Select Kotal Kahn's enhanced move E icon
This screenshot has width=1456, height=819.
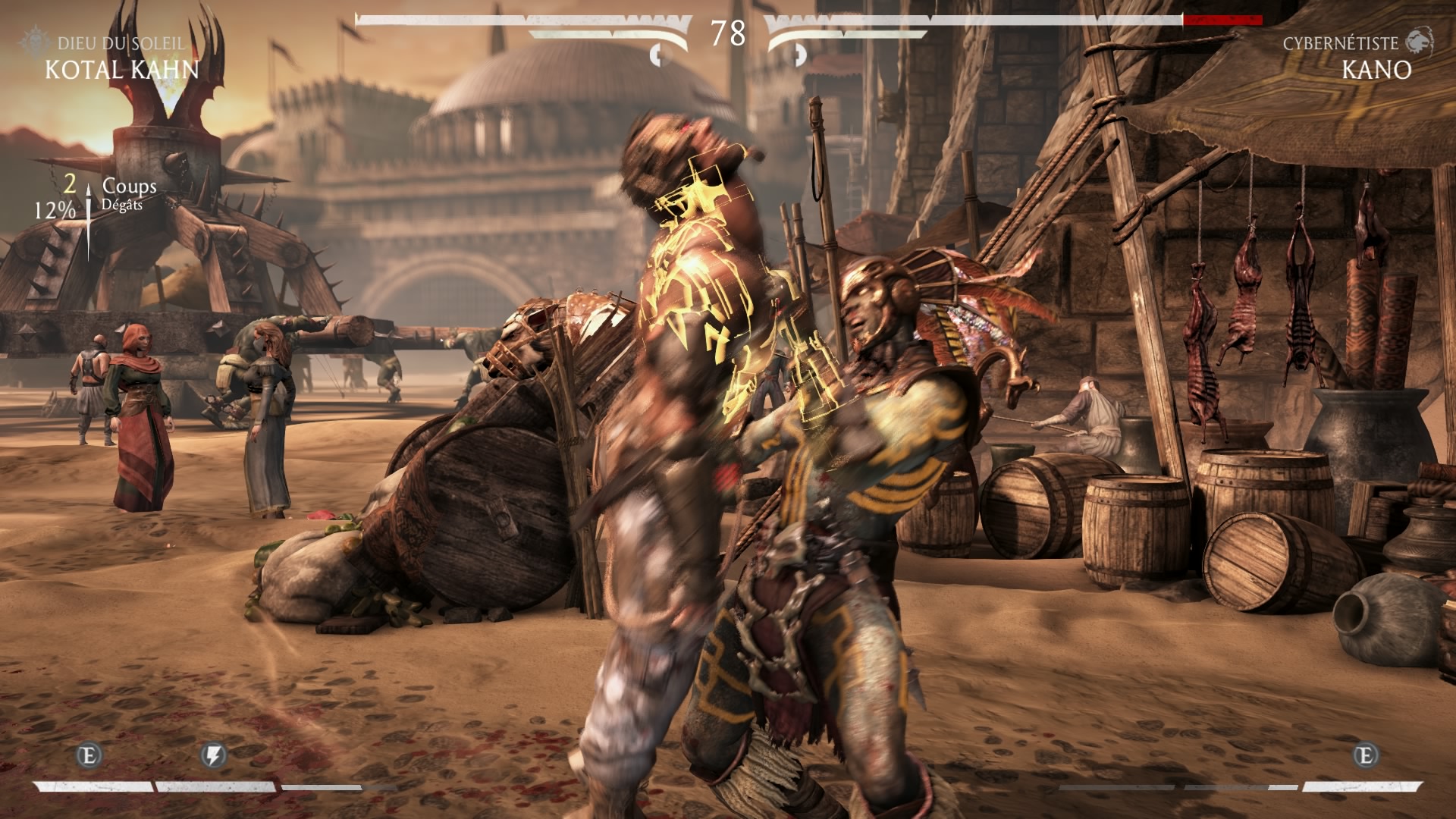pos(89,755)
